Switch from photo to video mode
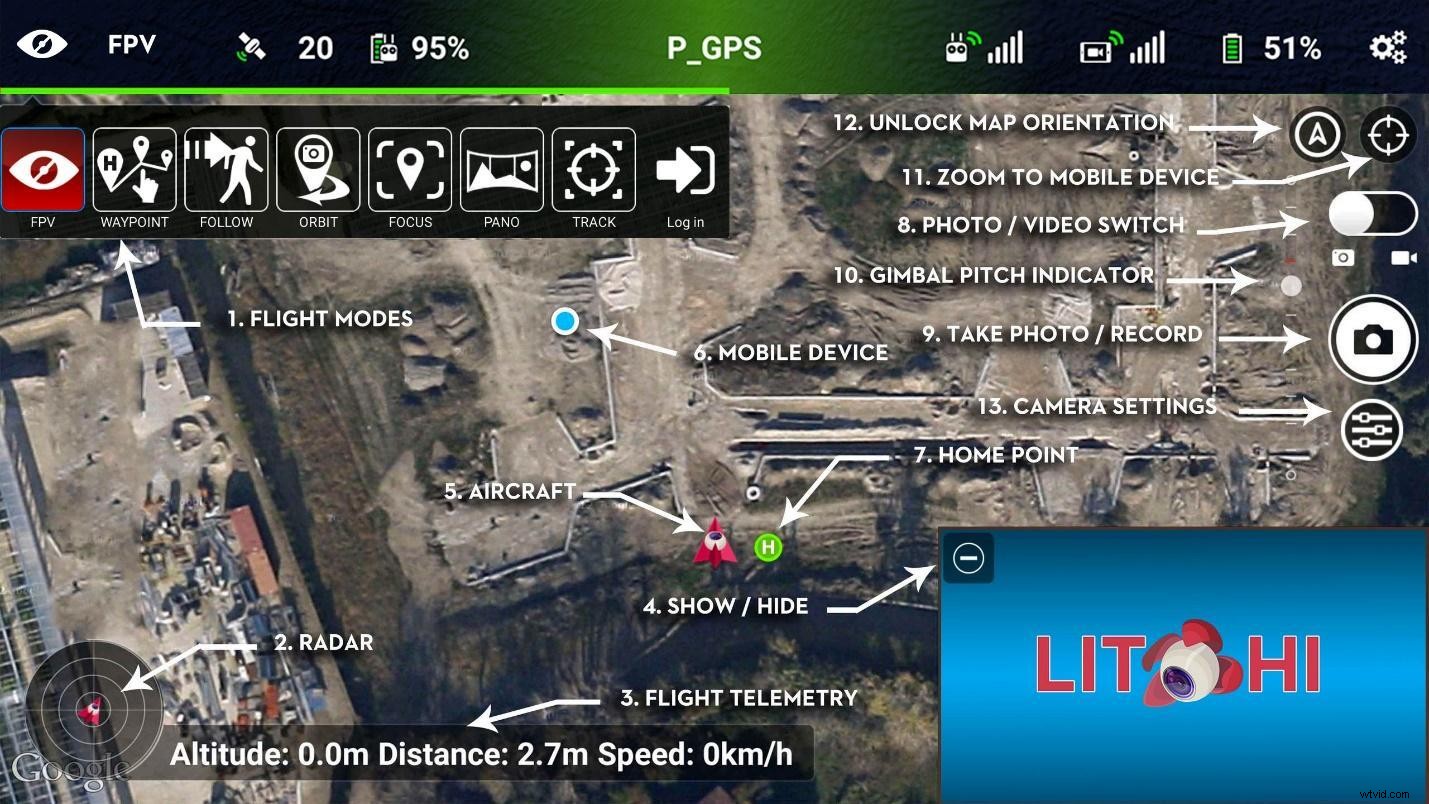The width and height of the screenshot is (1429, 804). point(1373,213)
